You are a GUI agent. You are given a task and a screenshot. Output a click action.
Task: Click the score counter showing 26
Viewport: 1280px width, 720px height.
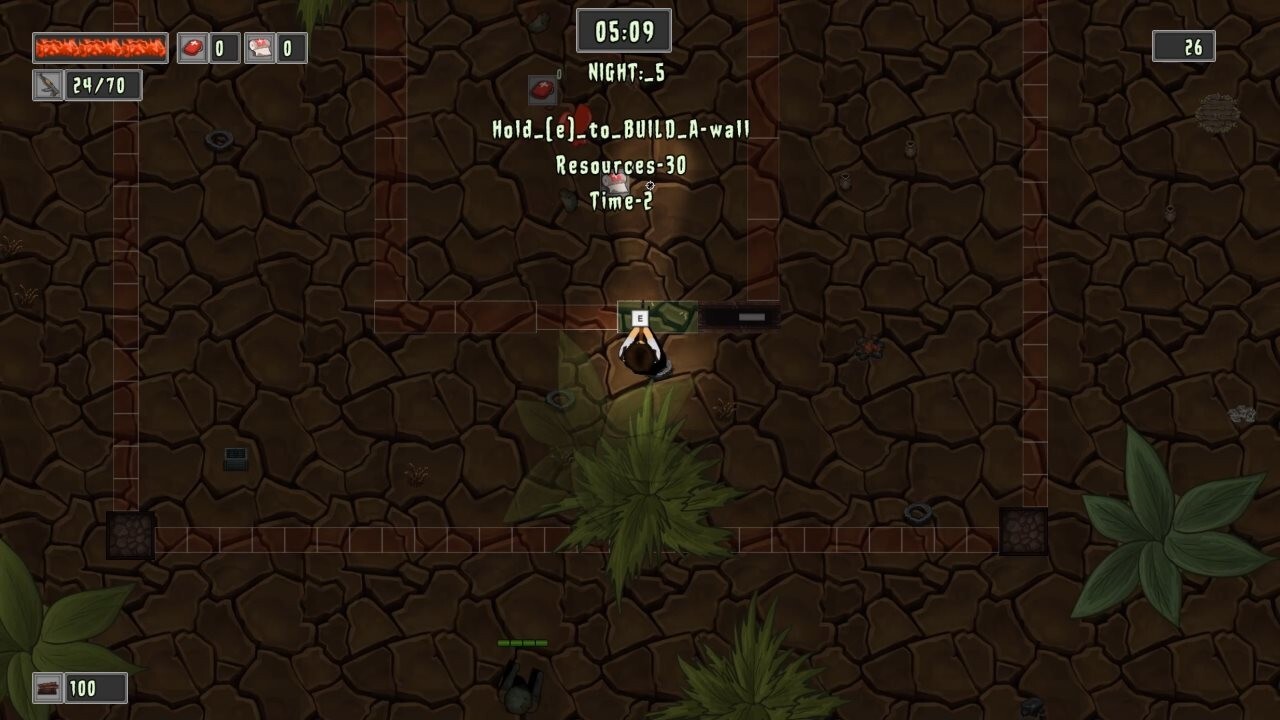[1184, 46]
